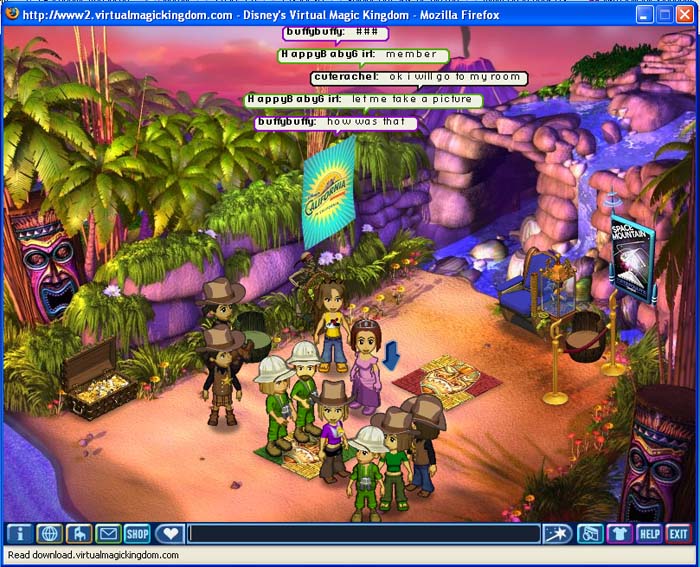Open the HELP button
This screenshot has height=567, width=700.
tap(649, 534)
